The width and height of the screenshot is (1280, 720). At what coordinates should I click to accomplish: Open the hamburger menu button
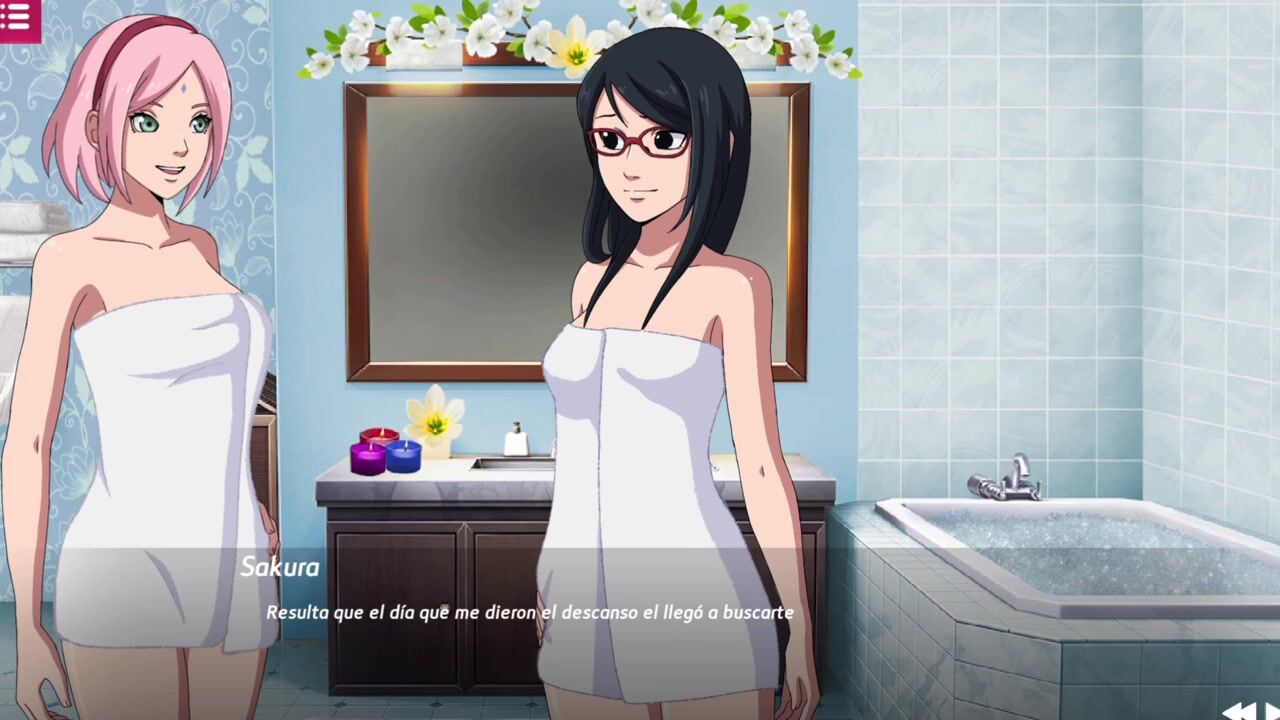[x=17, y=19]
